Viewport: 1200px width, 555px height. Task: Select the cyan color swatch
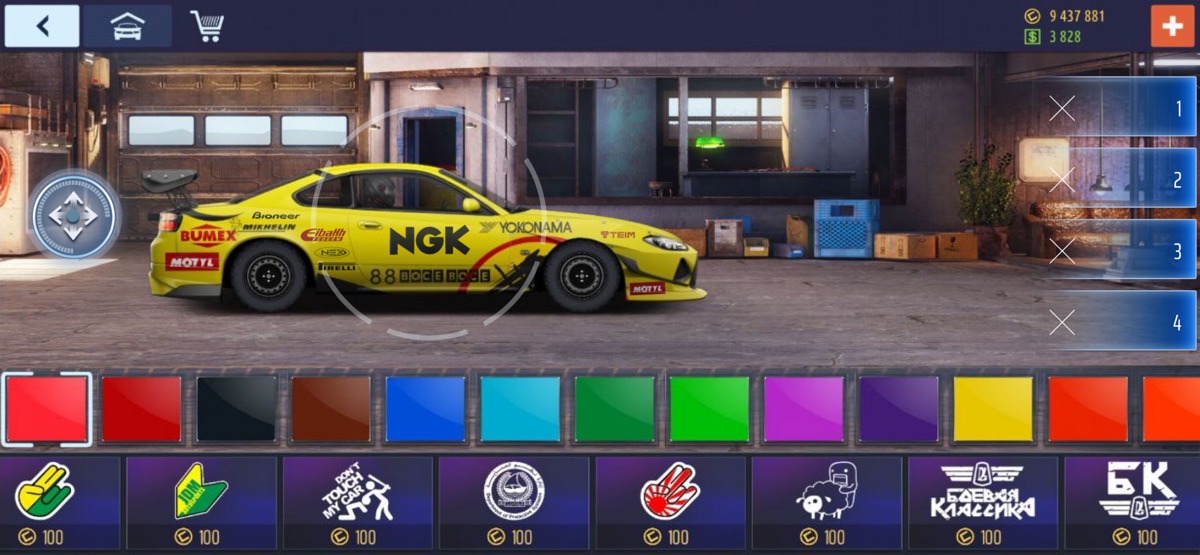tap(520, 408)
